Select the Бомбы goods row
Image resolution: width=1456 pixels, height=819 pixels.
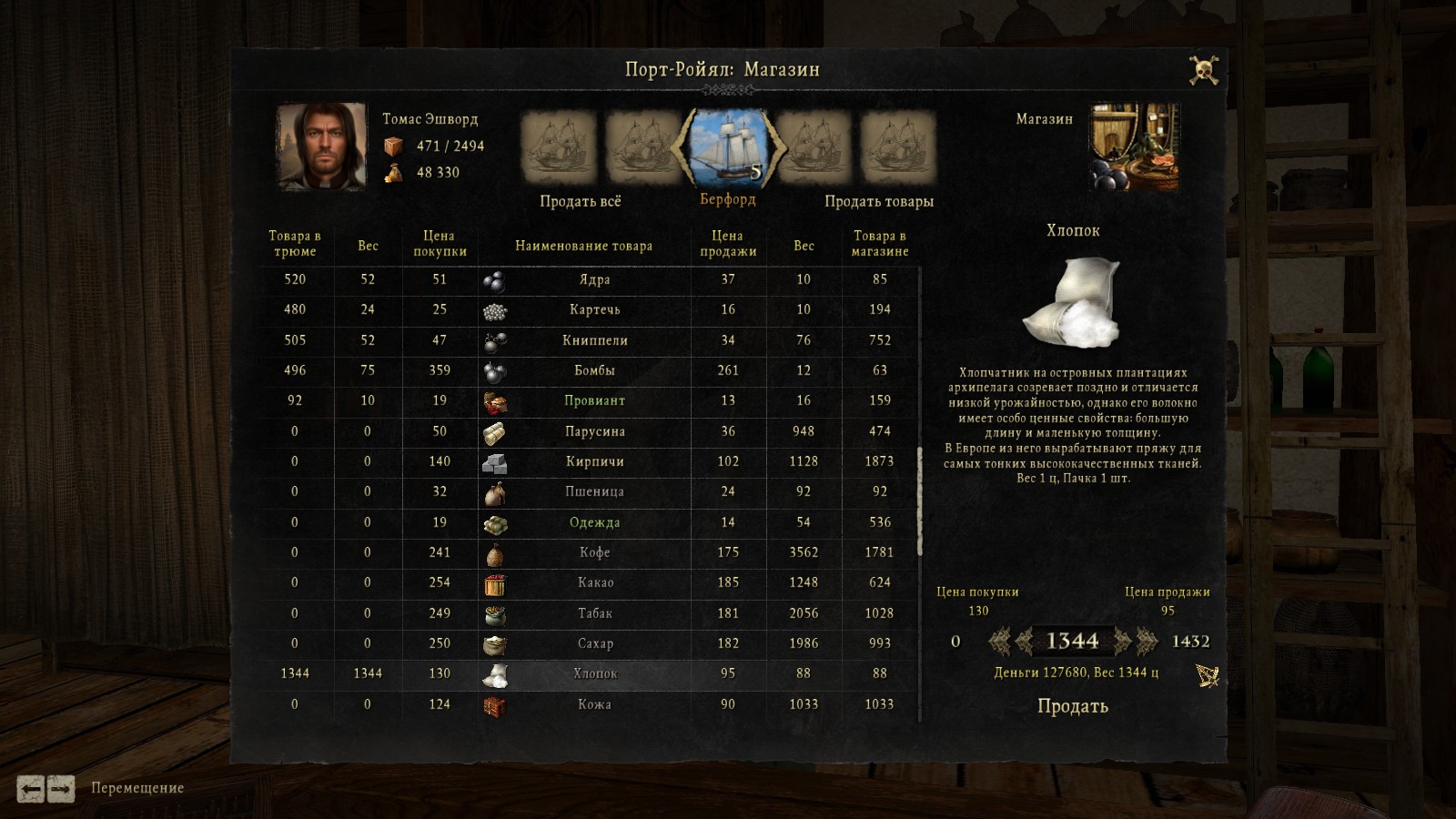pos(594,370)
